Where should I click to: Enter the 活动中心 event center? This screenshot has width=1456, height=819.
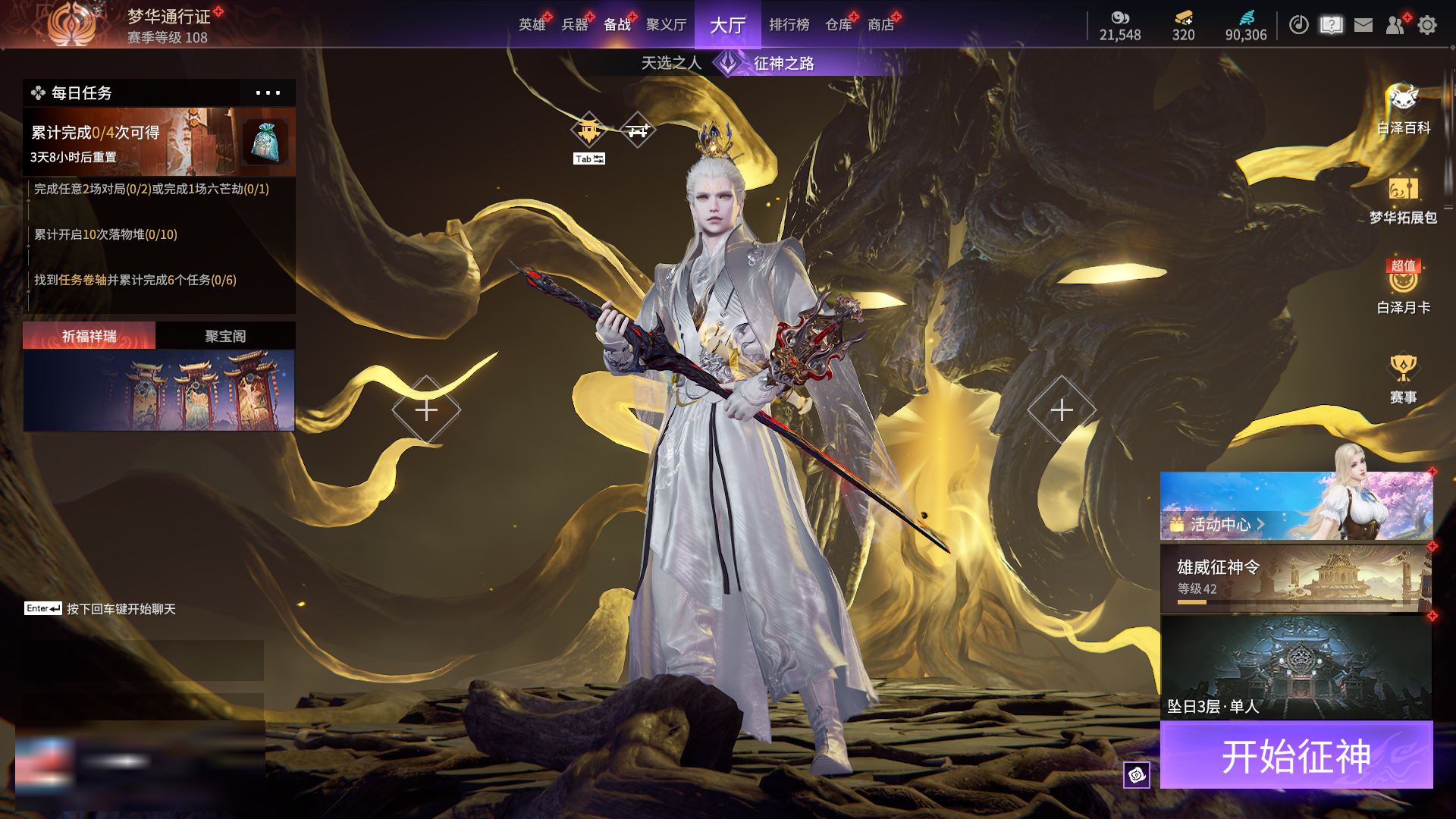(1296, 506)
